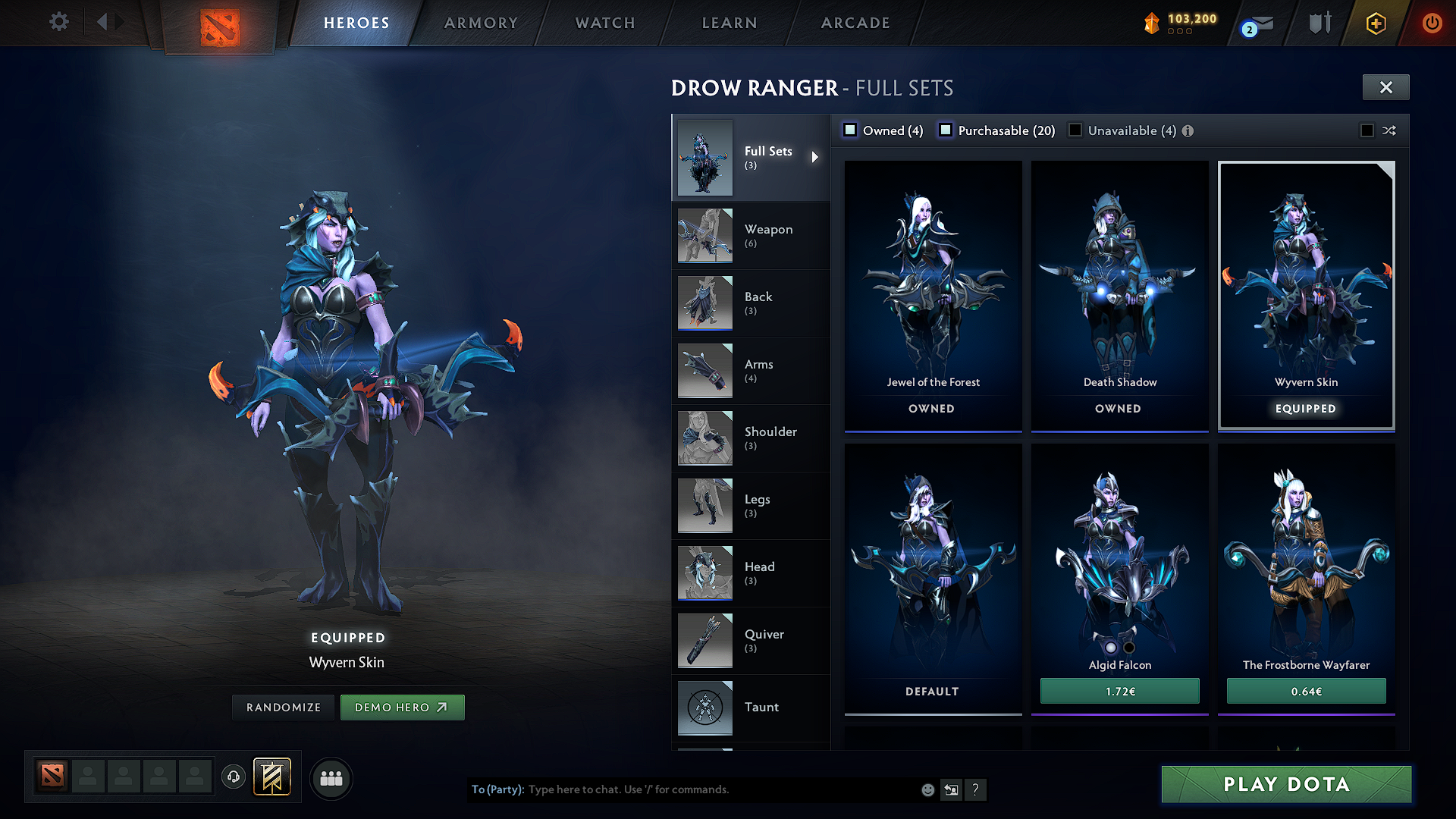
Task: Click the shuffle sets icon above the grid
Action: click(1390, 130)
